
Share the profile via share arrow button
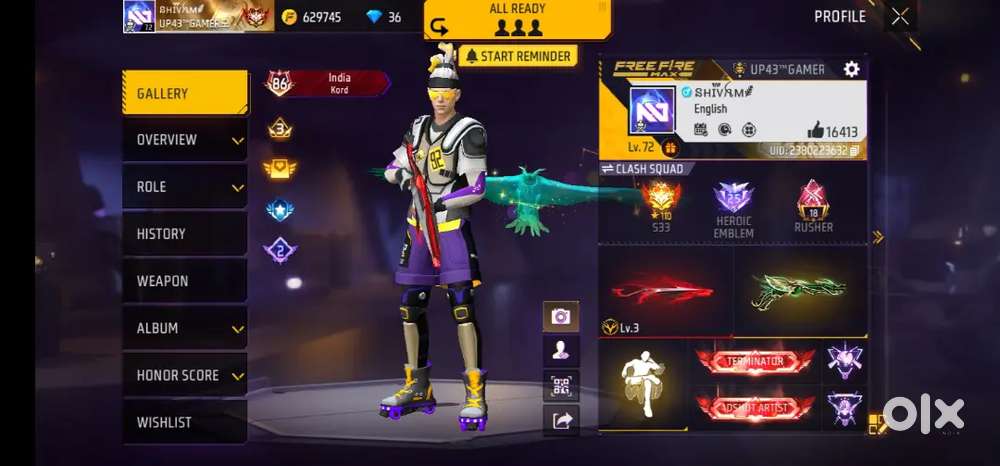[561, 421]
